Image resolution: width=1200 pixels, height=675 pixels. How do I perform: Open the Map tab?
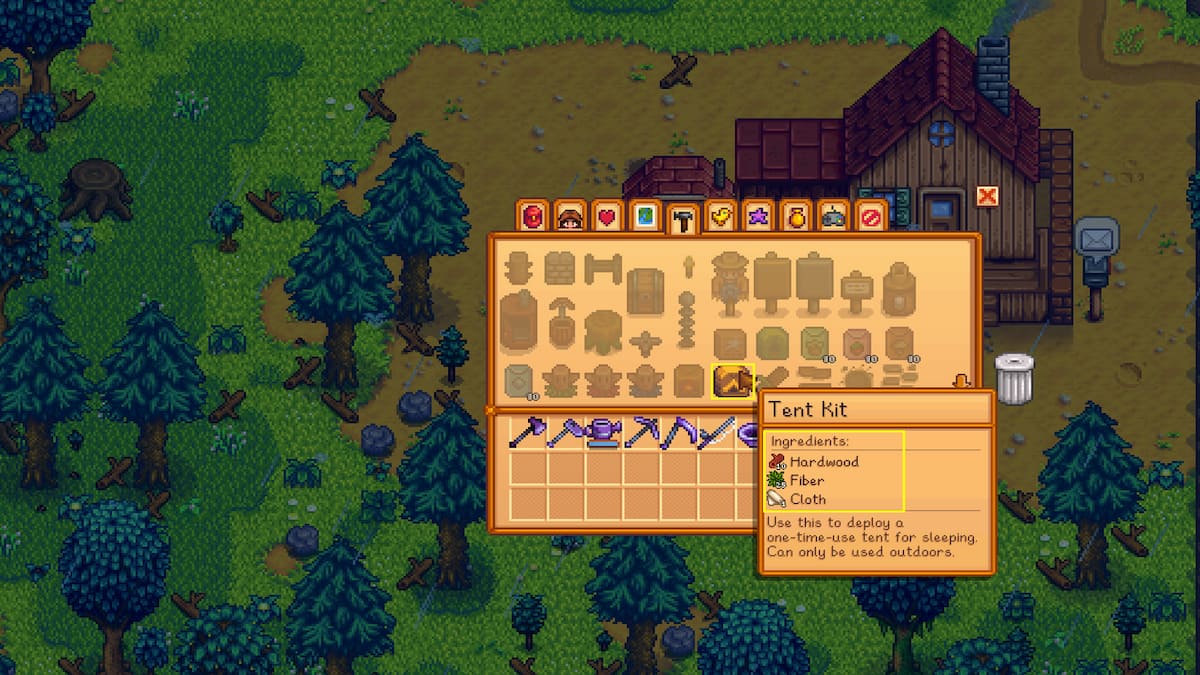[x=645, y=217]
